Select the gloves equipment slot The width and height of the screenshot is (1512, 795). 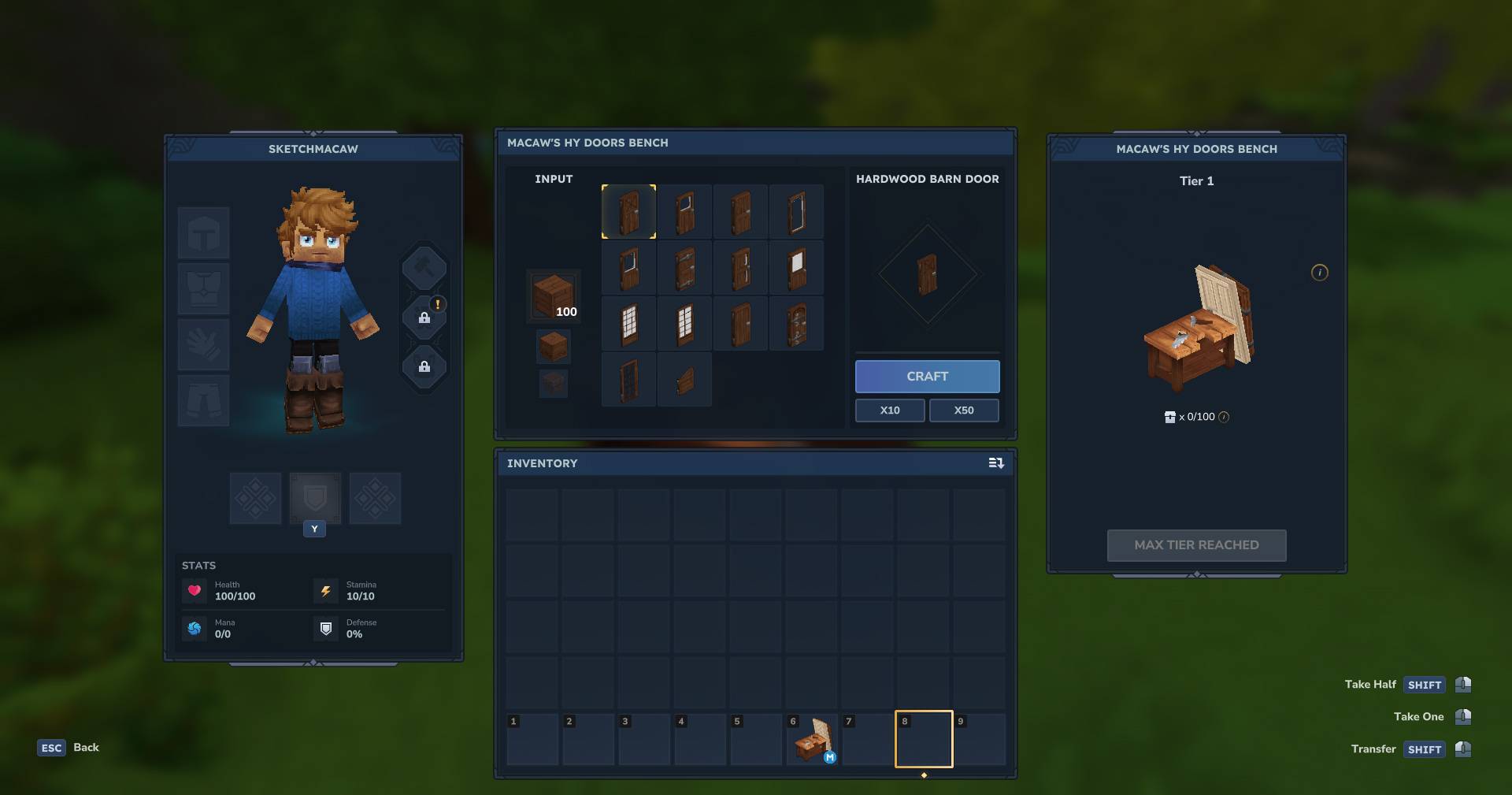(203, 345)
